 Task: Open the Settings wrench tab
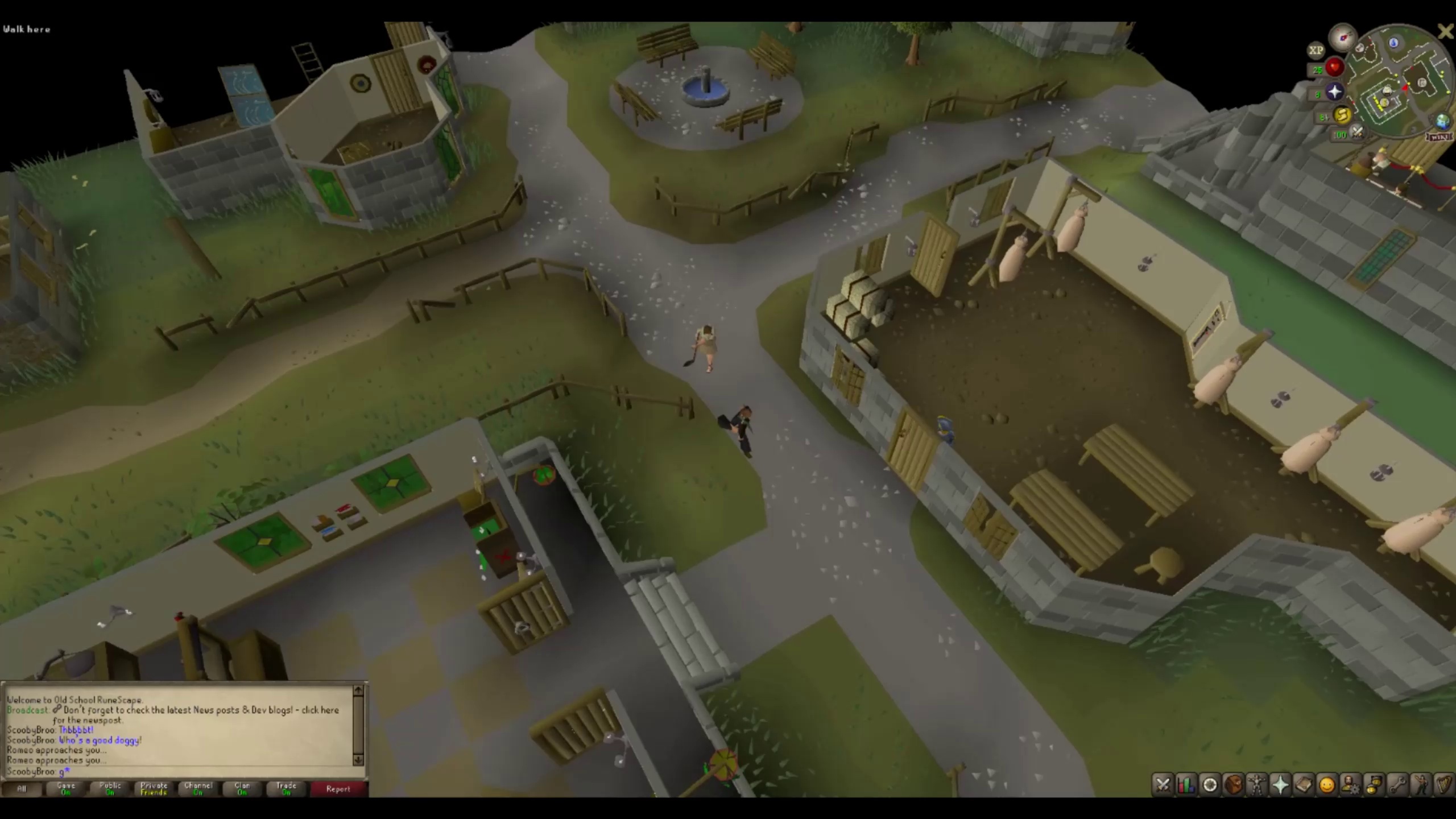[x=1399, y=785]
